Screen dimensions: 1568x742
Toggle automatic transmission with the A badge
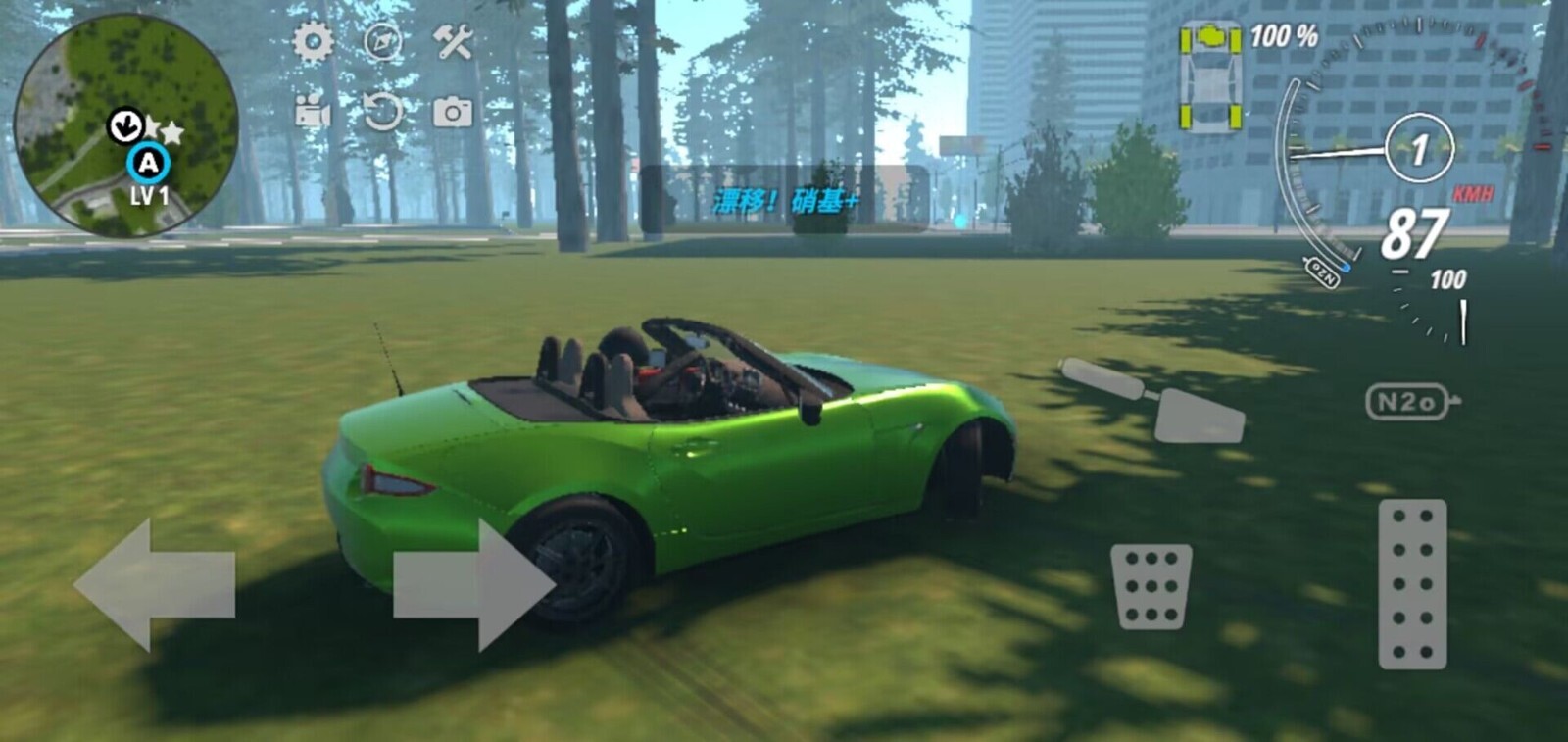click(x=147, y=163)
